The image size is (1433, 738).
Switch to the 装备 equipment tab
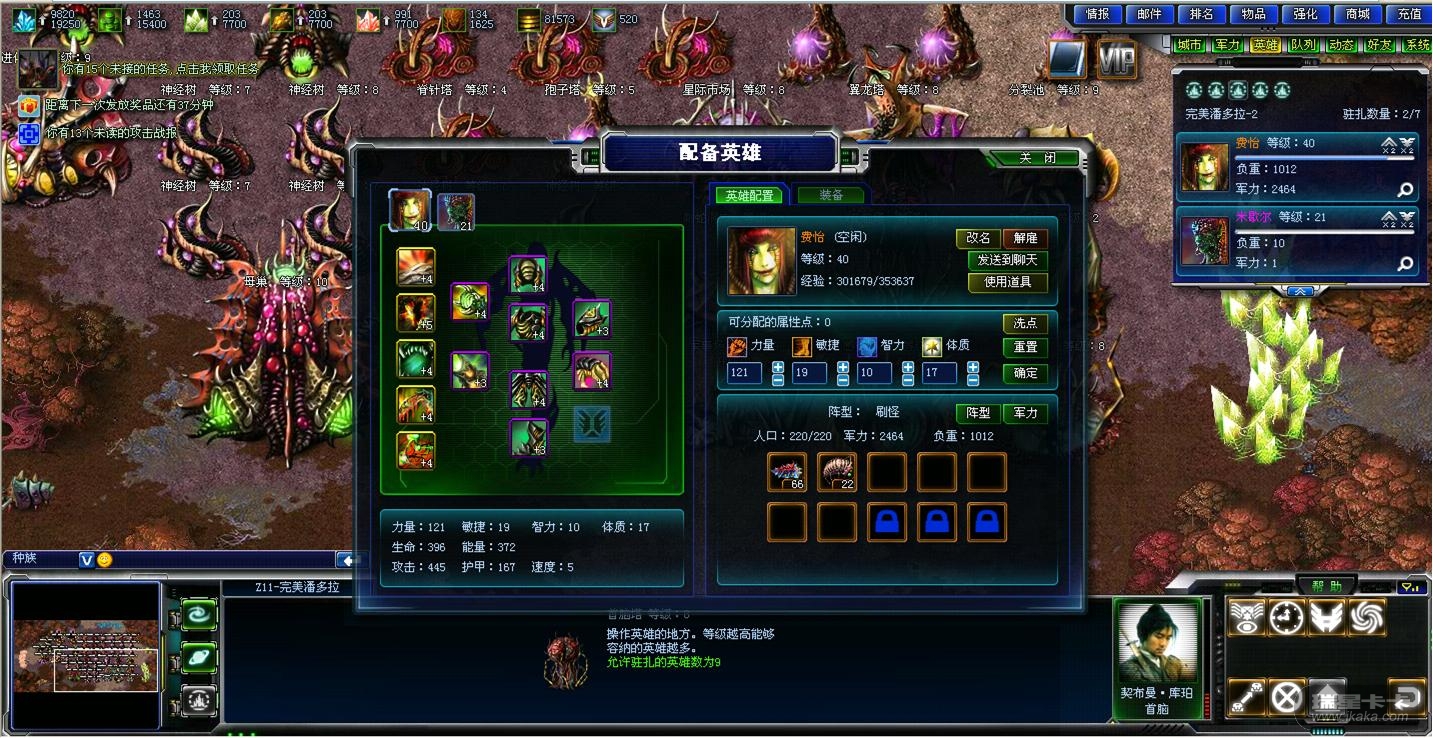(830, 196)
